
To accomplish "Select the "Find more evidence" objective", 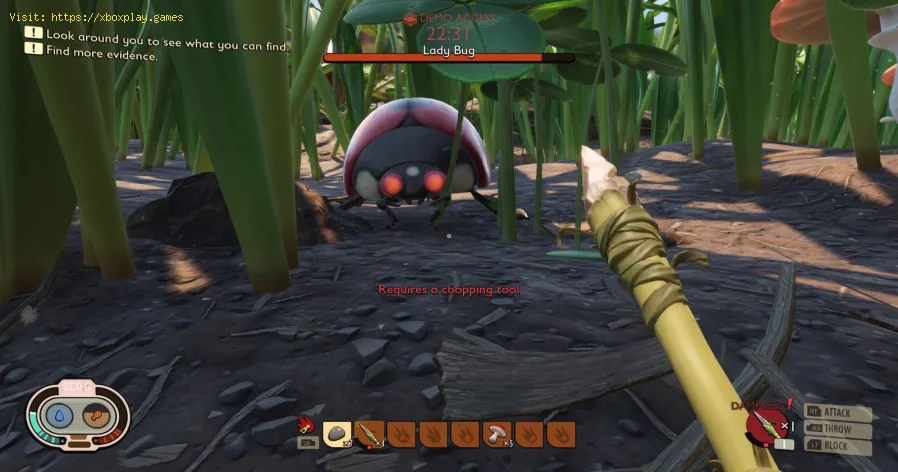I will [x=102, y=55].
